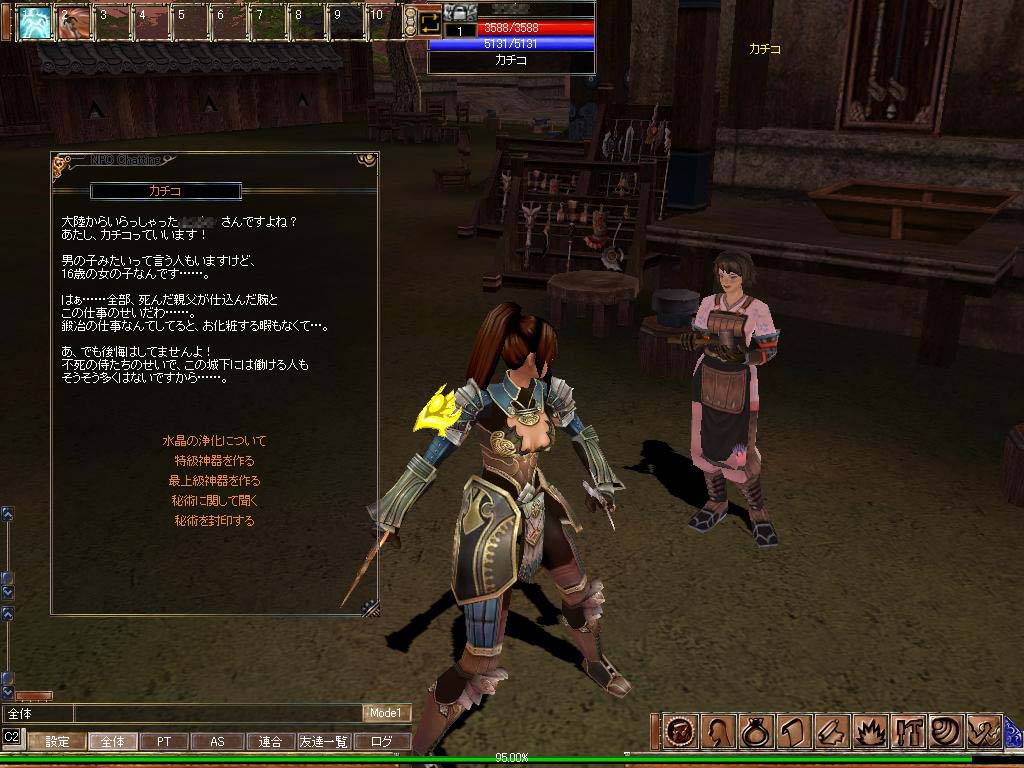Toggle the Mode1 chat button

386,713
